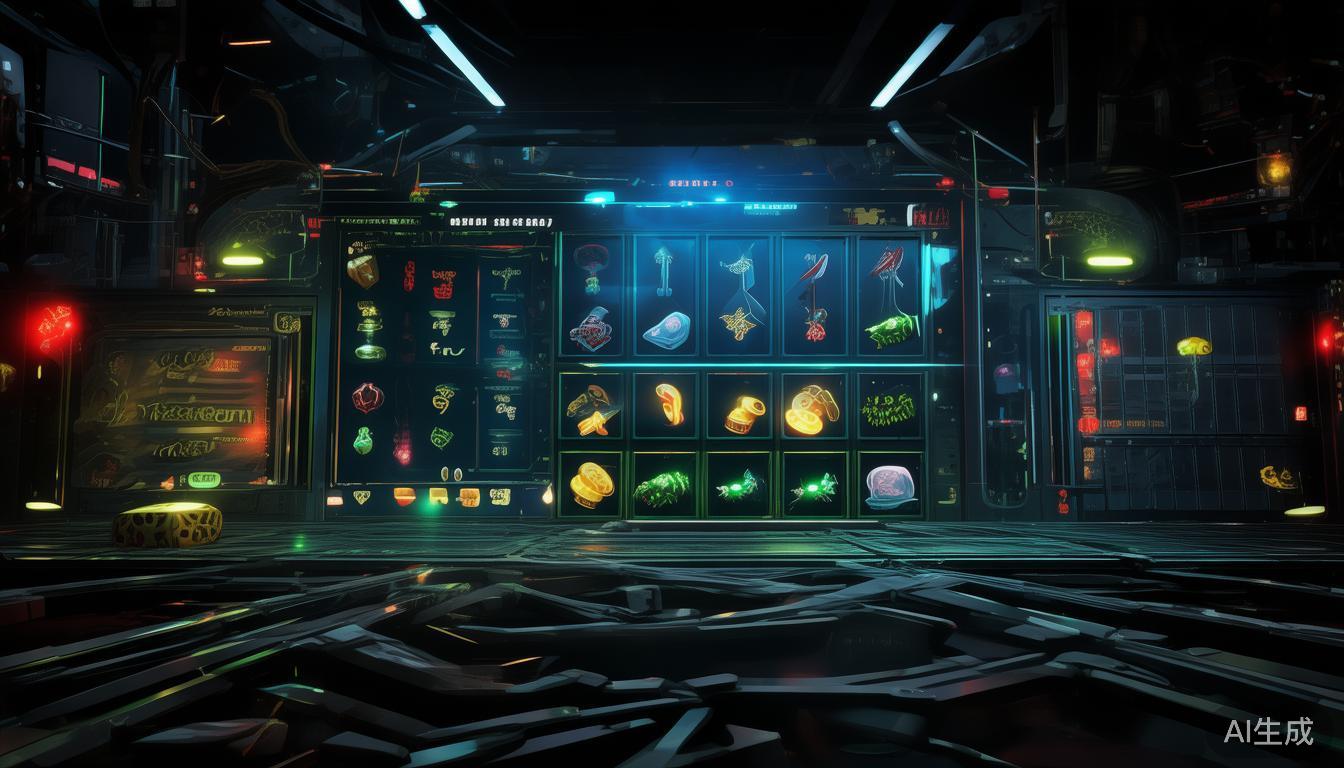Choose the orange curved horn slot
Screen dimensions: 1344x768
click(669, 405)
